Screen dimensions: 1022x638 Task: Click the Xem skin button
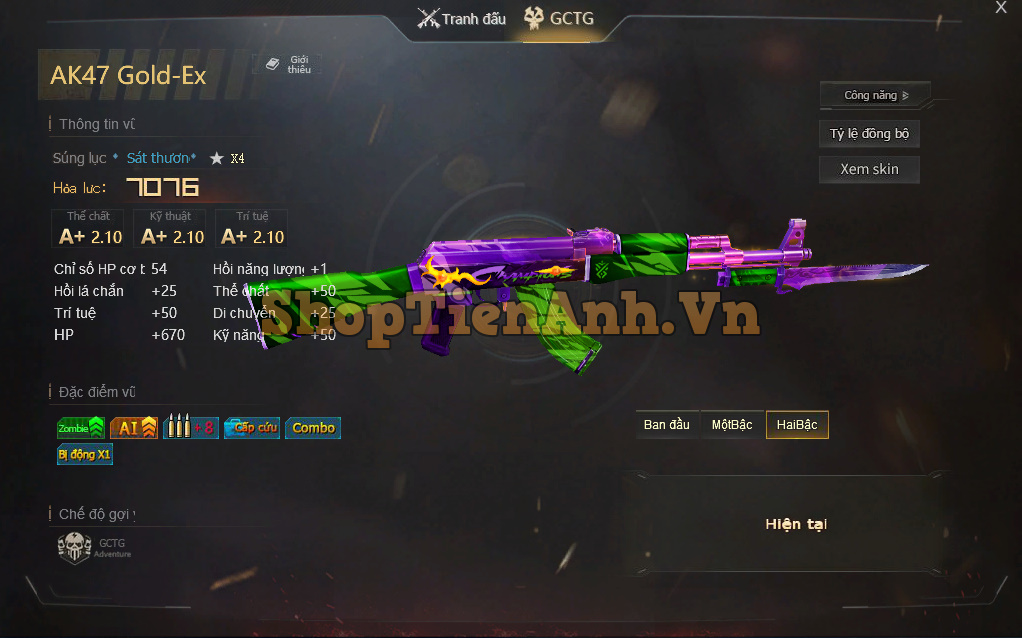click(x=869, y=169)
